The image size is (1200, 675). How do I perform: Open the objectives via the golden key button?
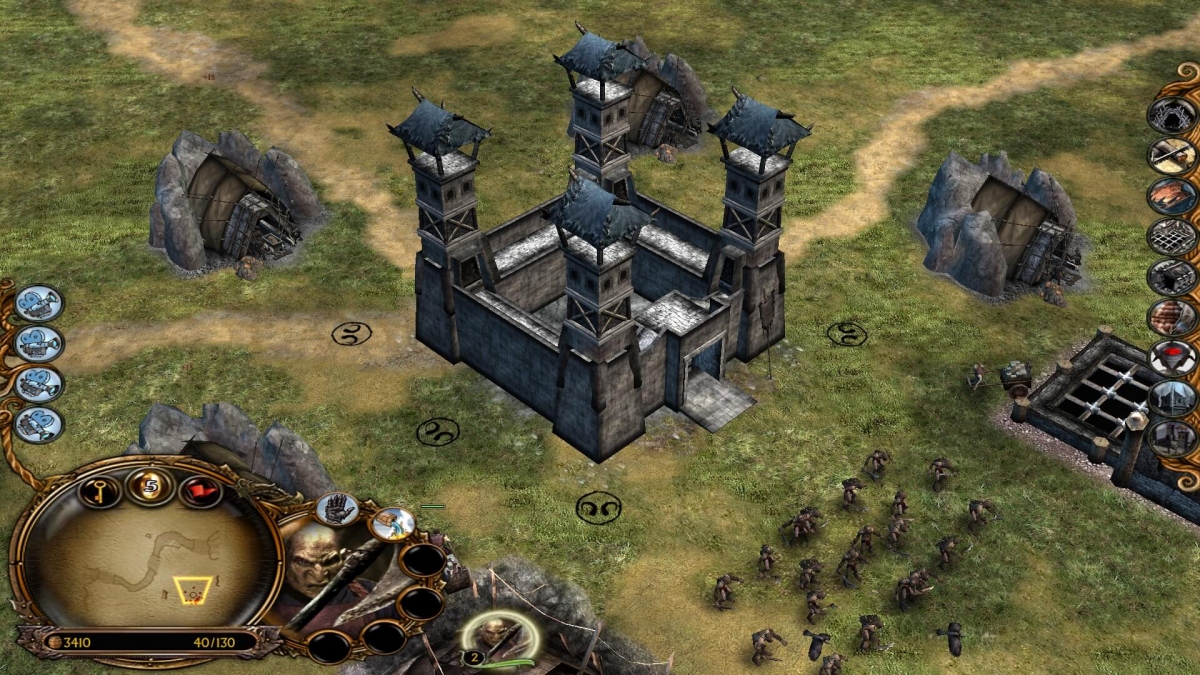tap(101, 490)
